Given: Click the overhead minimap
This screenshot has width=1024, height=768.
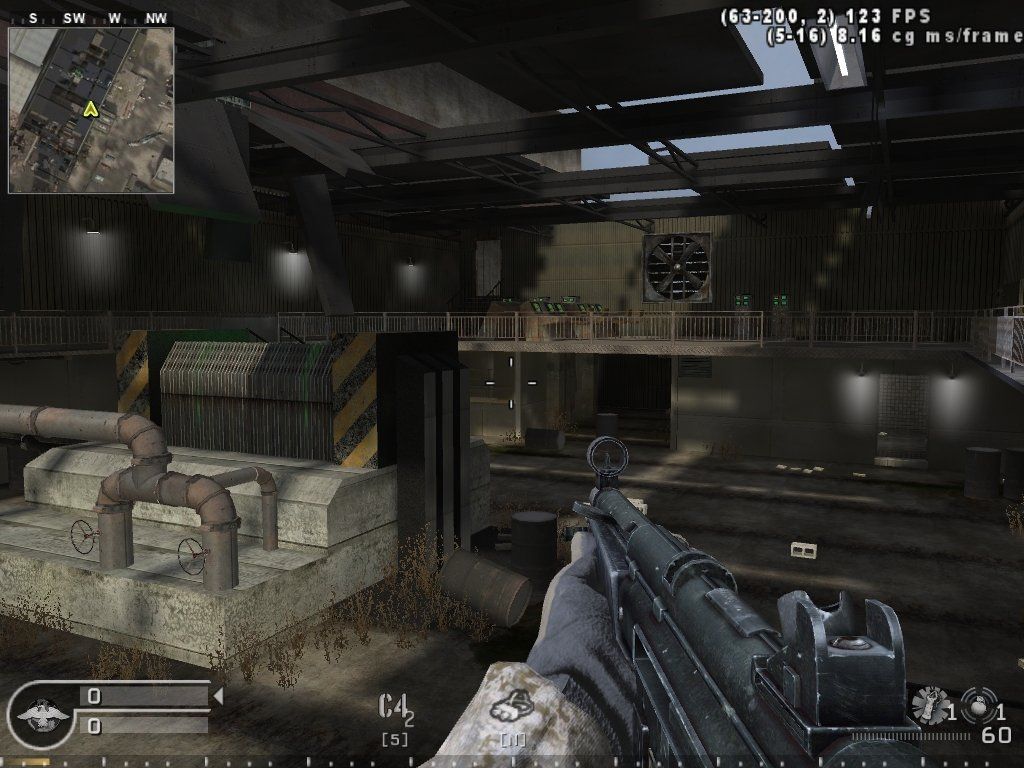Looking at the screenshot, I should pos(91,110).
